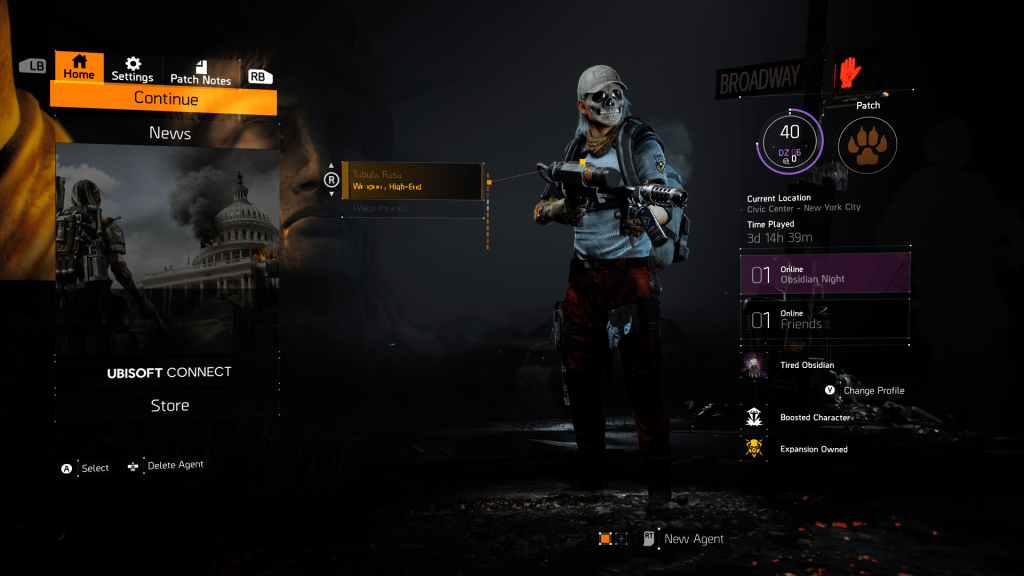This screenshot has height=576, width=1024.
Task: Show online Obsidian Night clan members
Action: point(825,274)
